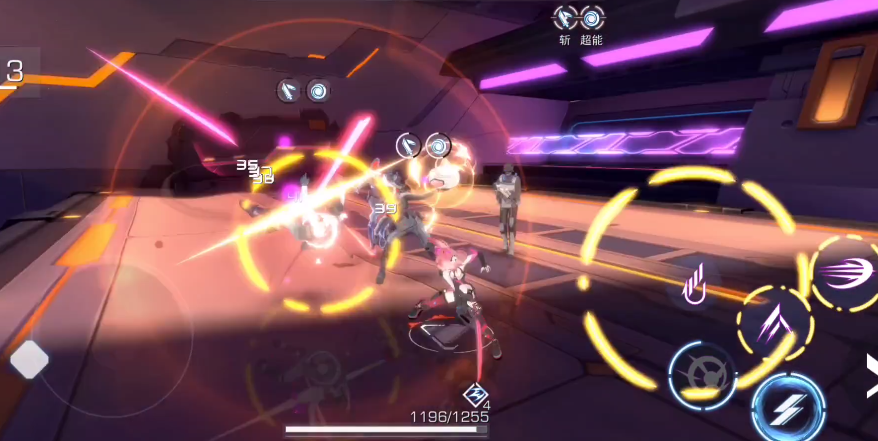Click the white chevron arrow at screen edge
Screen dimensions: 878x441
[871, 371]
